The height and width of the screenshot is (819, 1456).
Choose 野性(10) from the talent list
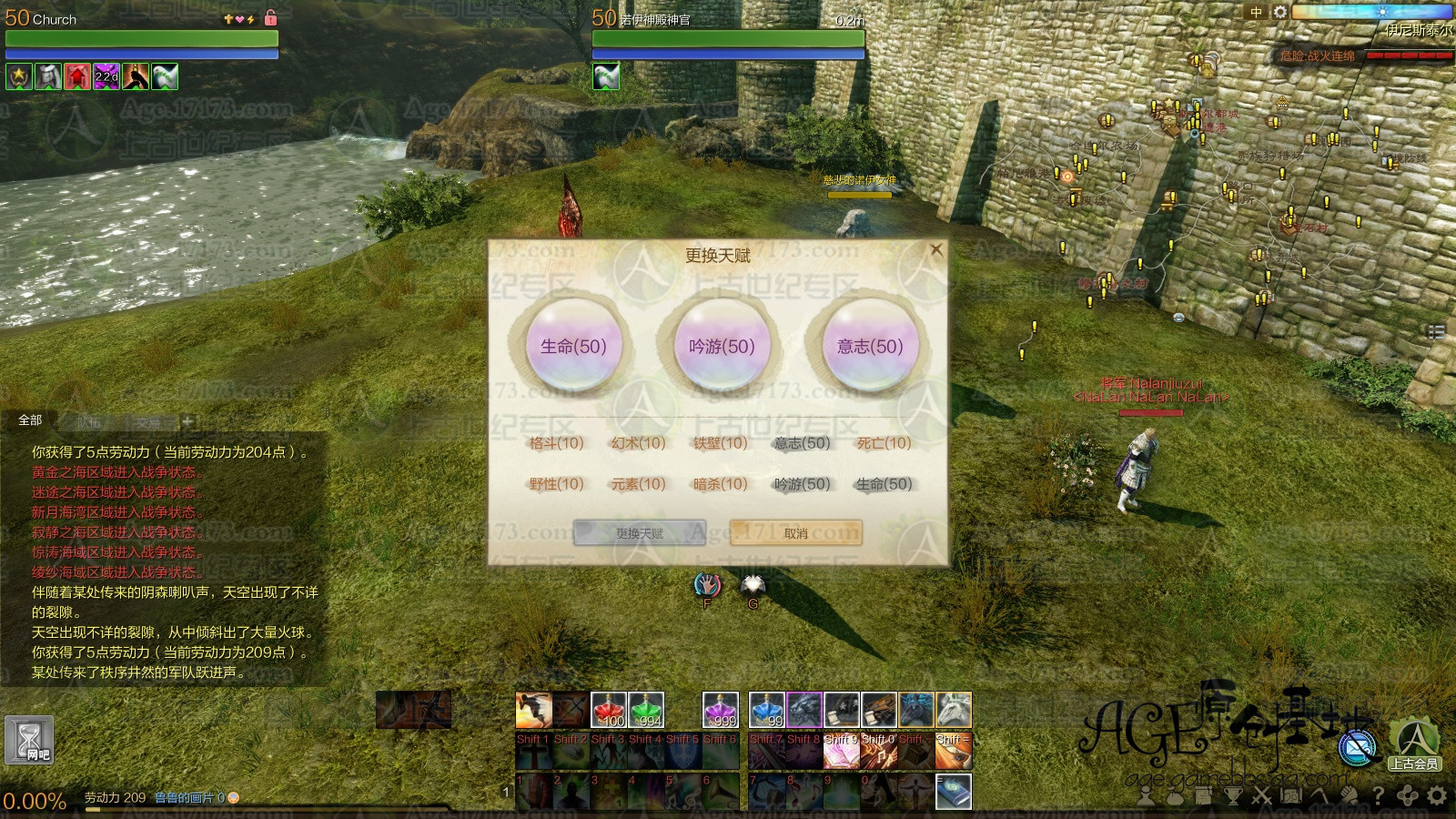point(556,484)
